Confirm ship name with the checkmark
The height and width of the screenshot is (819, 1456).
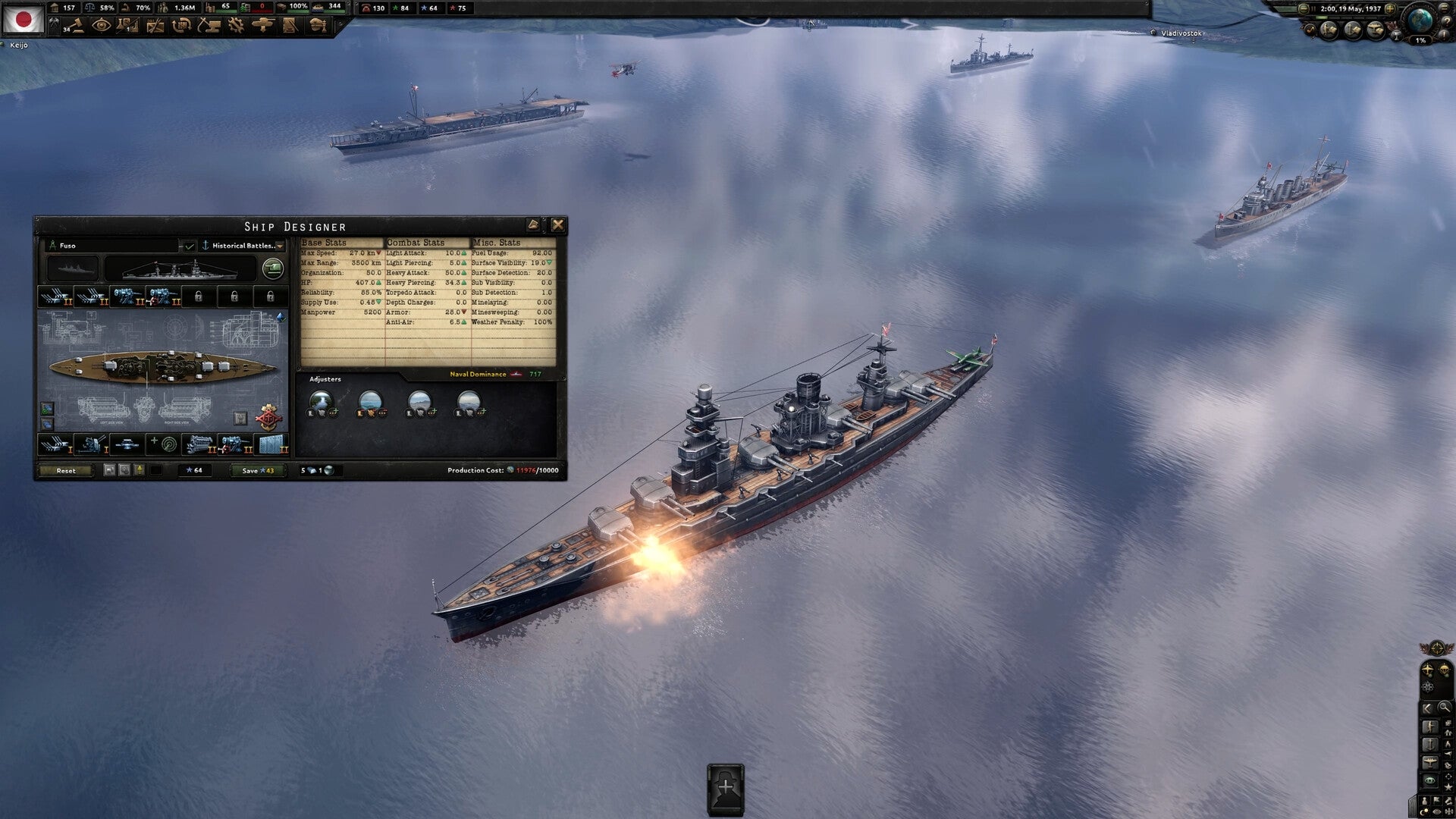pyautogui.click(x=190, y=245)
